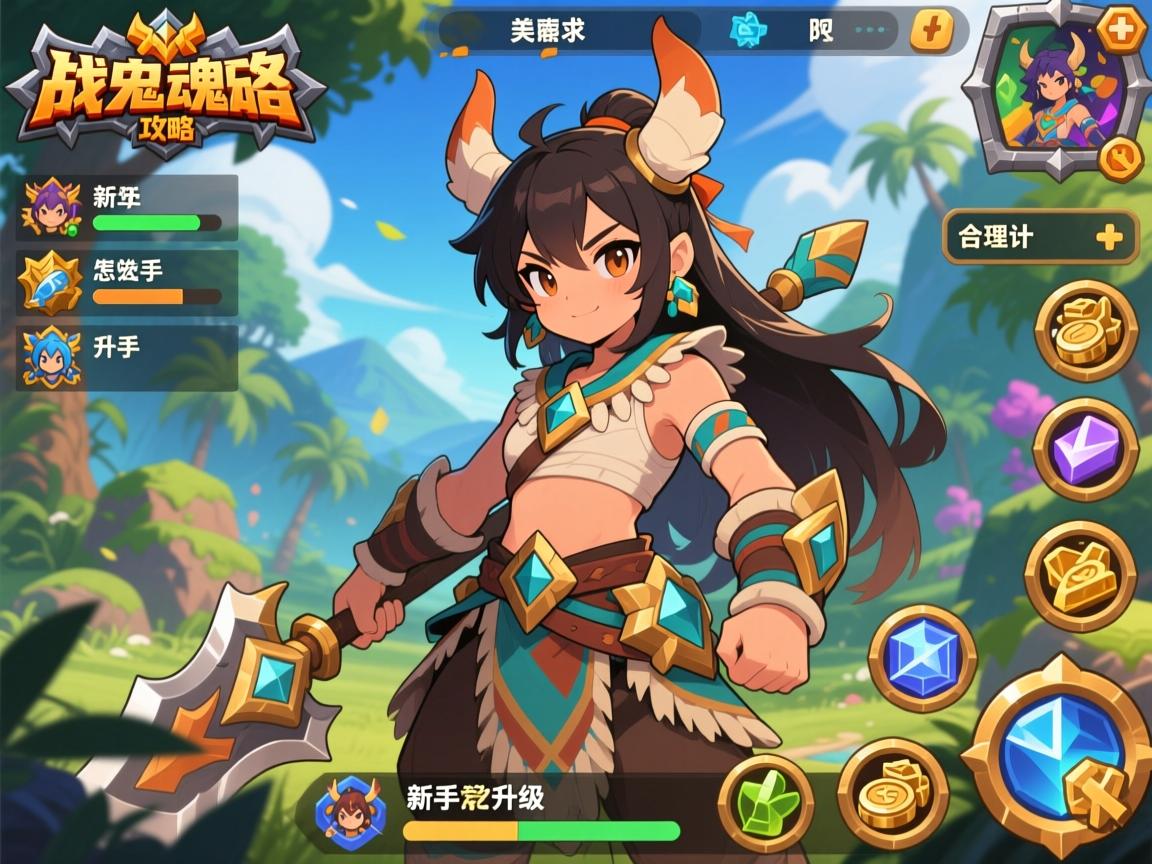Open the wrench badge on the portrait frame

pos(1121,159)
